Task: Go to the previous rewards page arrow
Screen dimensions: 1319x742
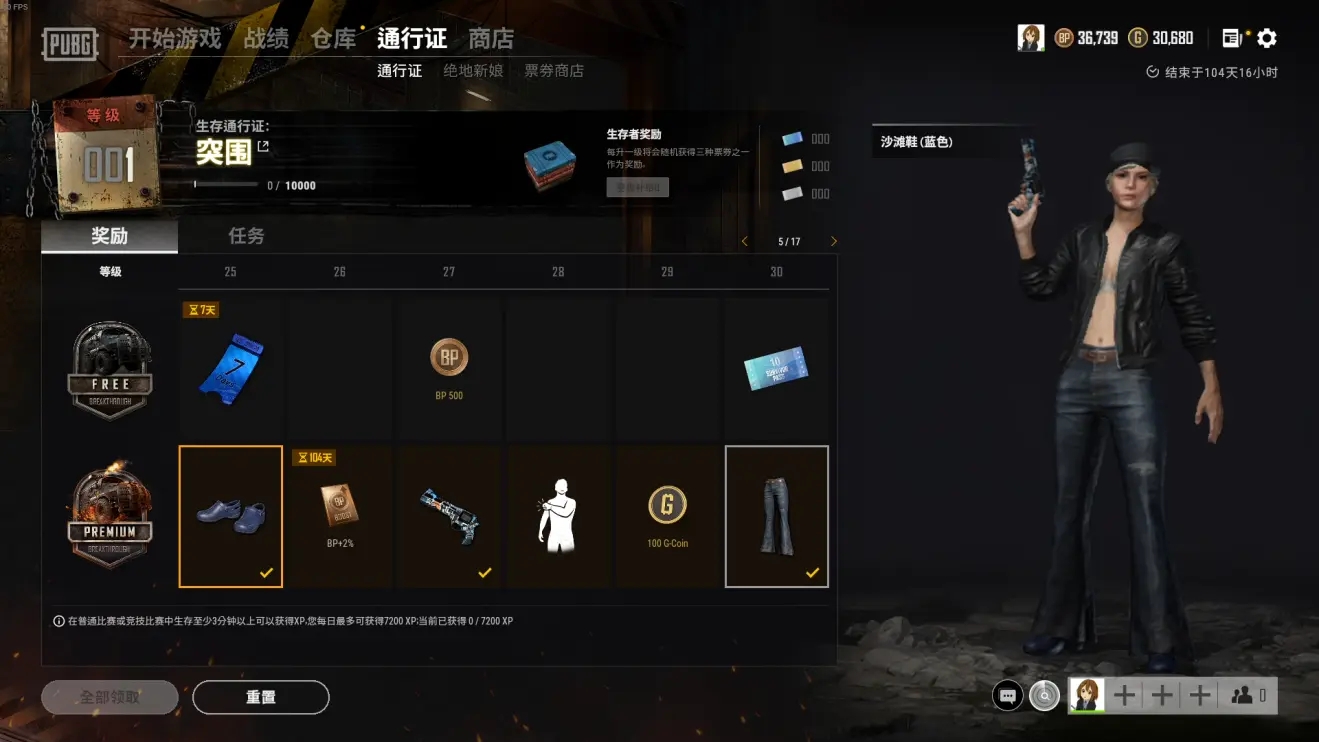Action: [x=745, y=242]
